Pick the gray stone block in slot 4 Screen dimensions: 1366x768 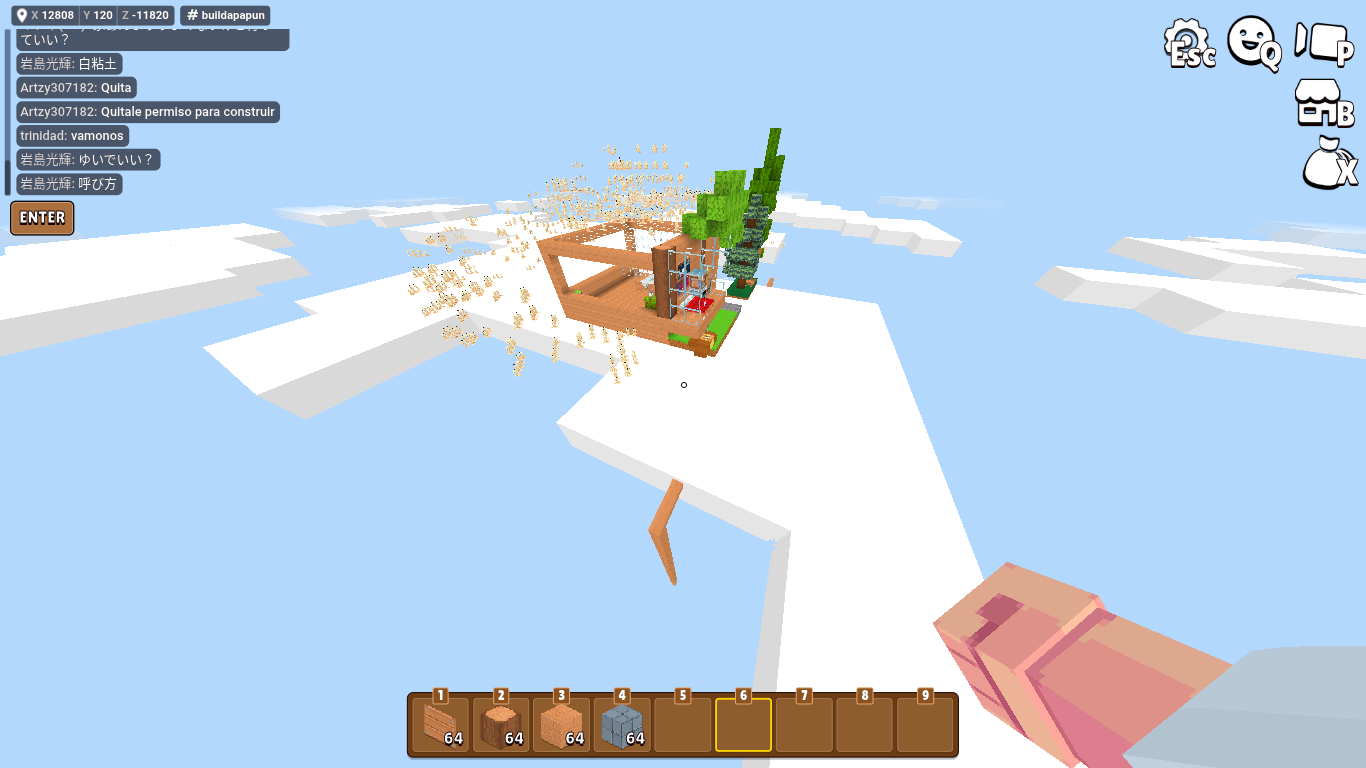coord(622,725)
